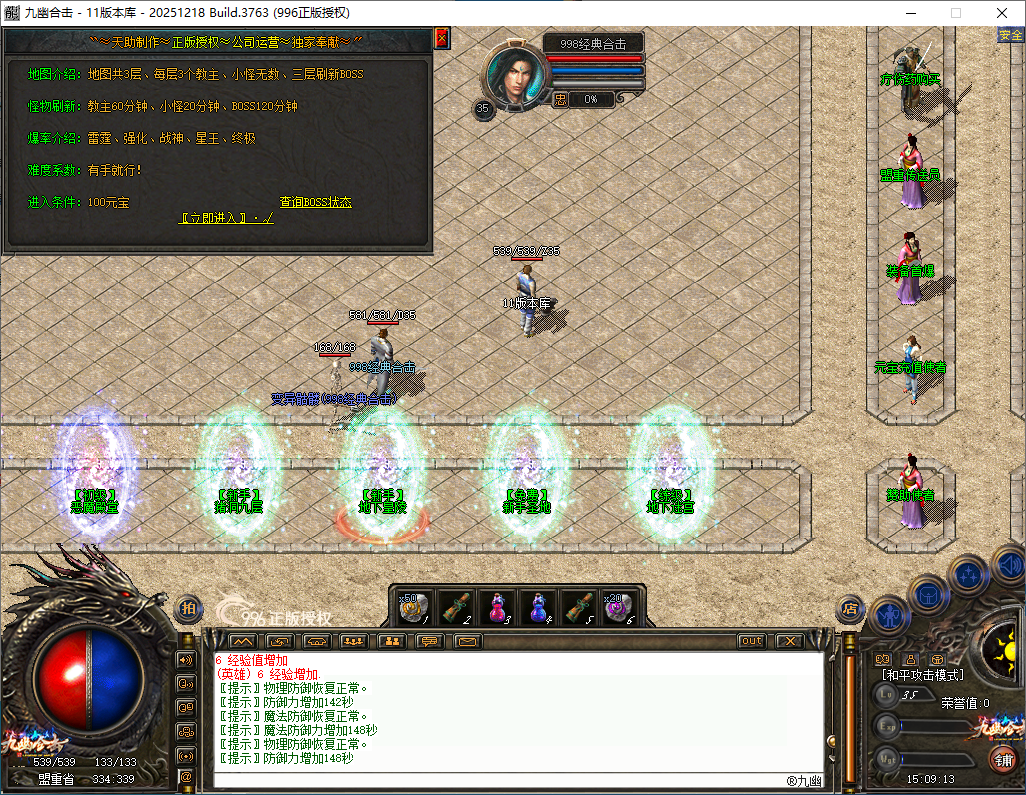Use the red potion in hotbar slot 3
The height and width of the screenshot is (795, 1026).
(x=496, y=607)
